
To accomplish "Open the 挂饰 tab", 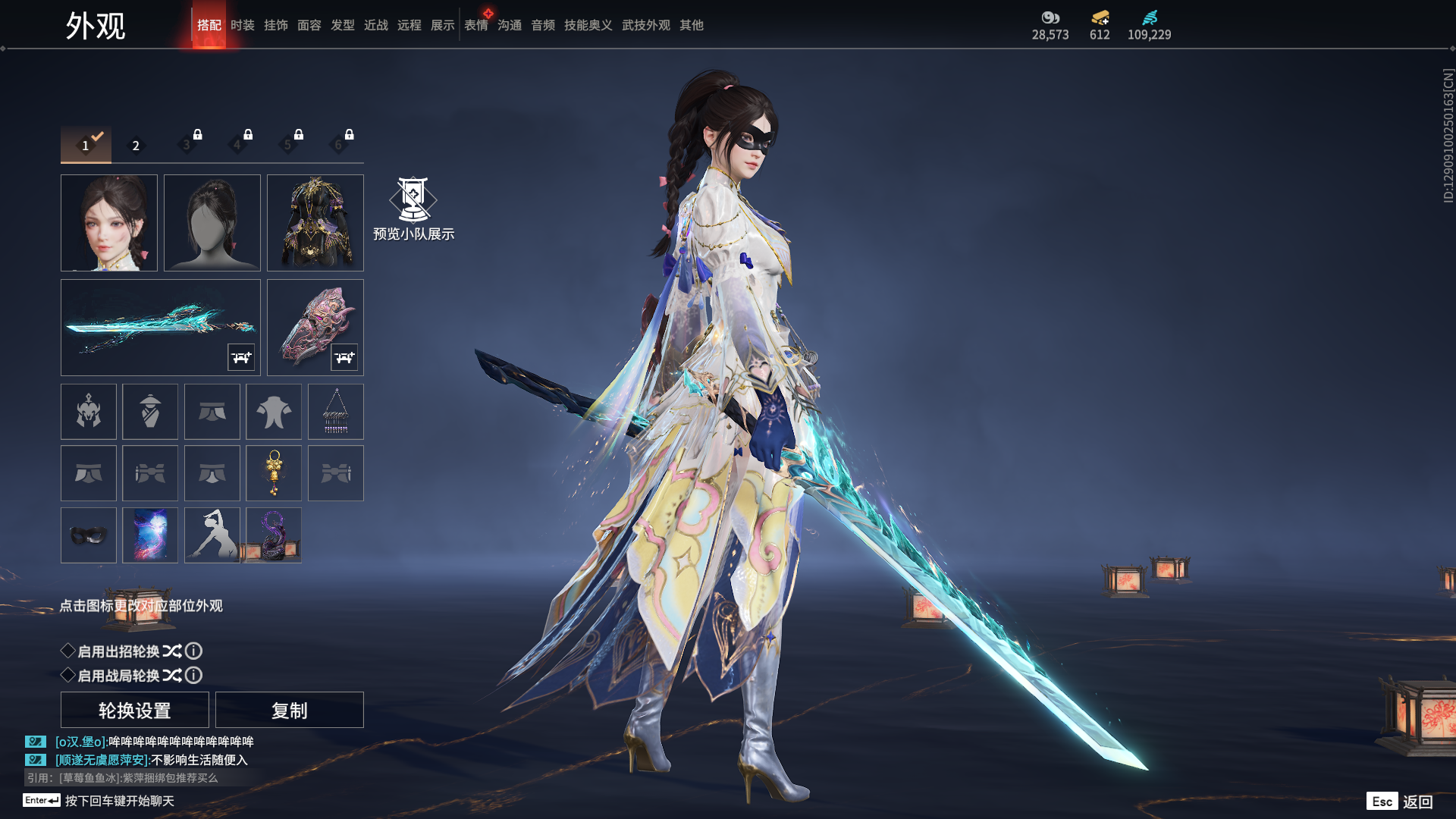I will tap(275, 25).
